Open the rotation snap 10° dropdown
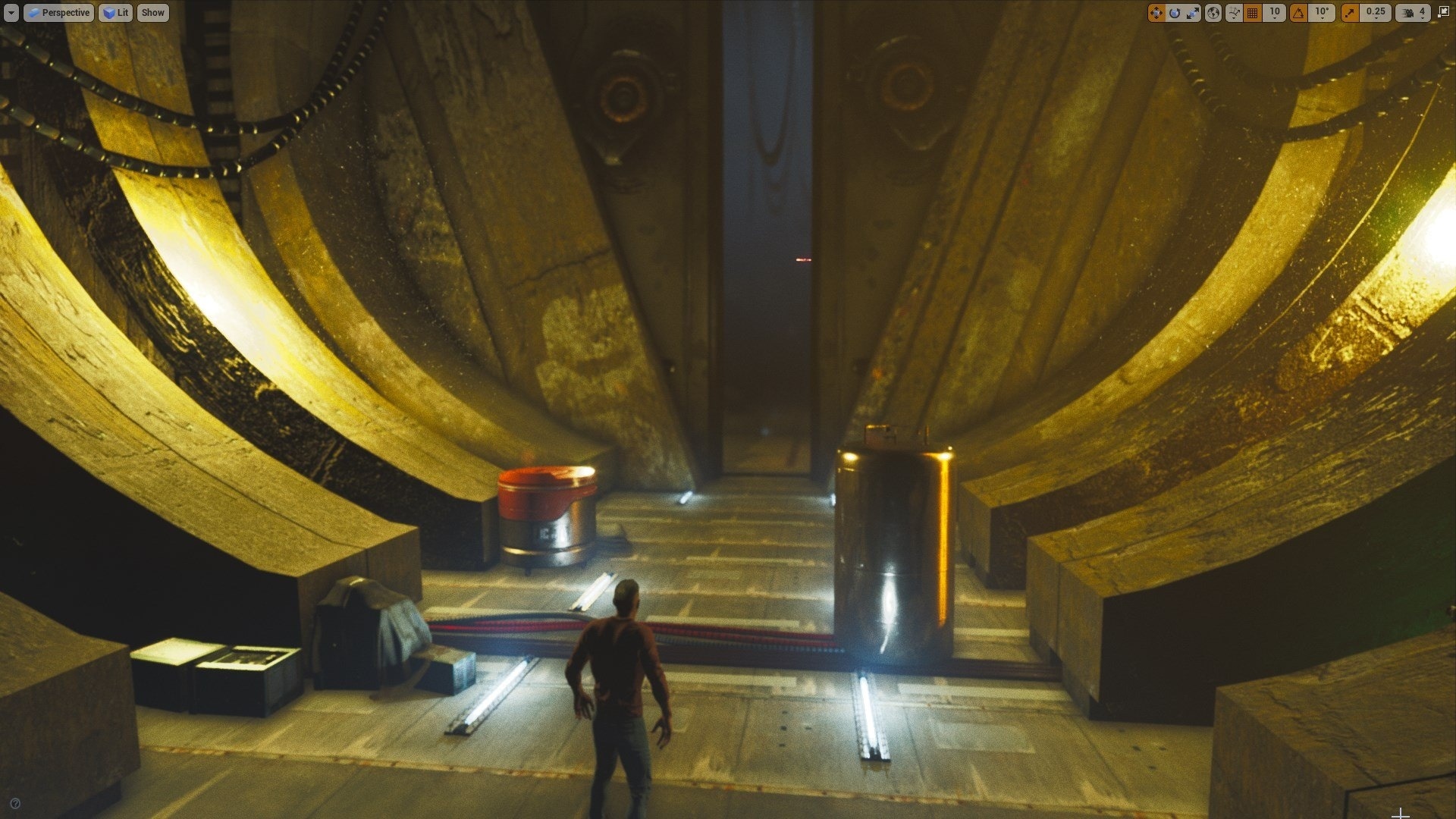 pos(1320,12)
